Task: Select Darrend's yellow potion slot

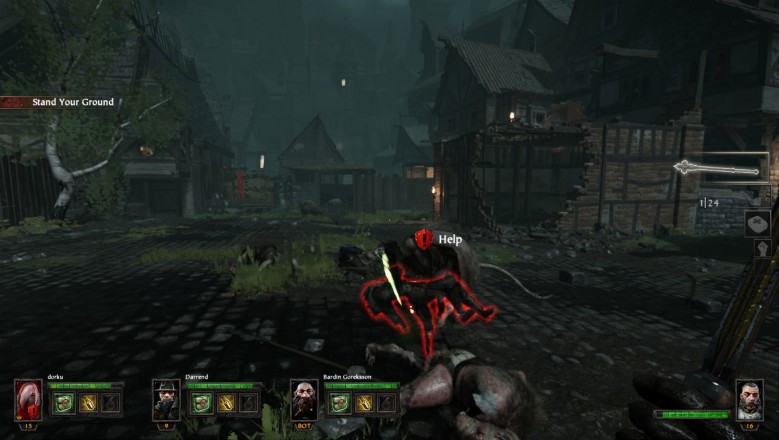Action: (227, 402)
